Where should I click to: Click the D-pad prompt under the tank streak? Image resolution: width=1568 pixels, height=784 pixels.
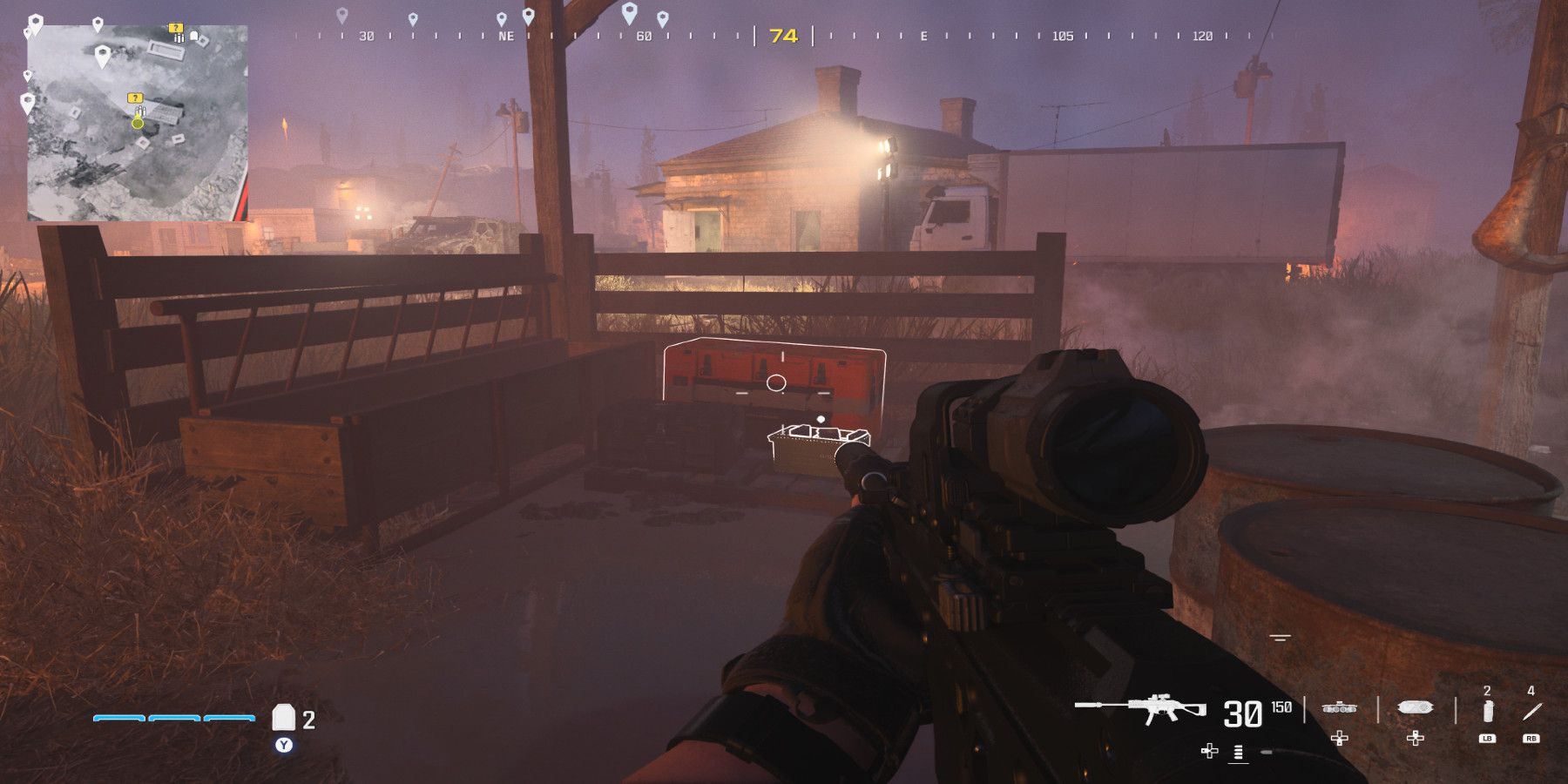1340,739
